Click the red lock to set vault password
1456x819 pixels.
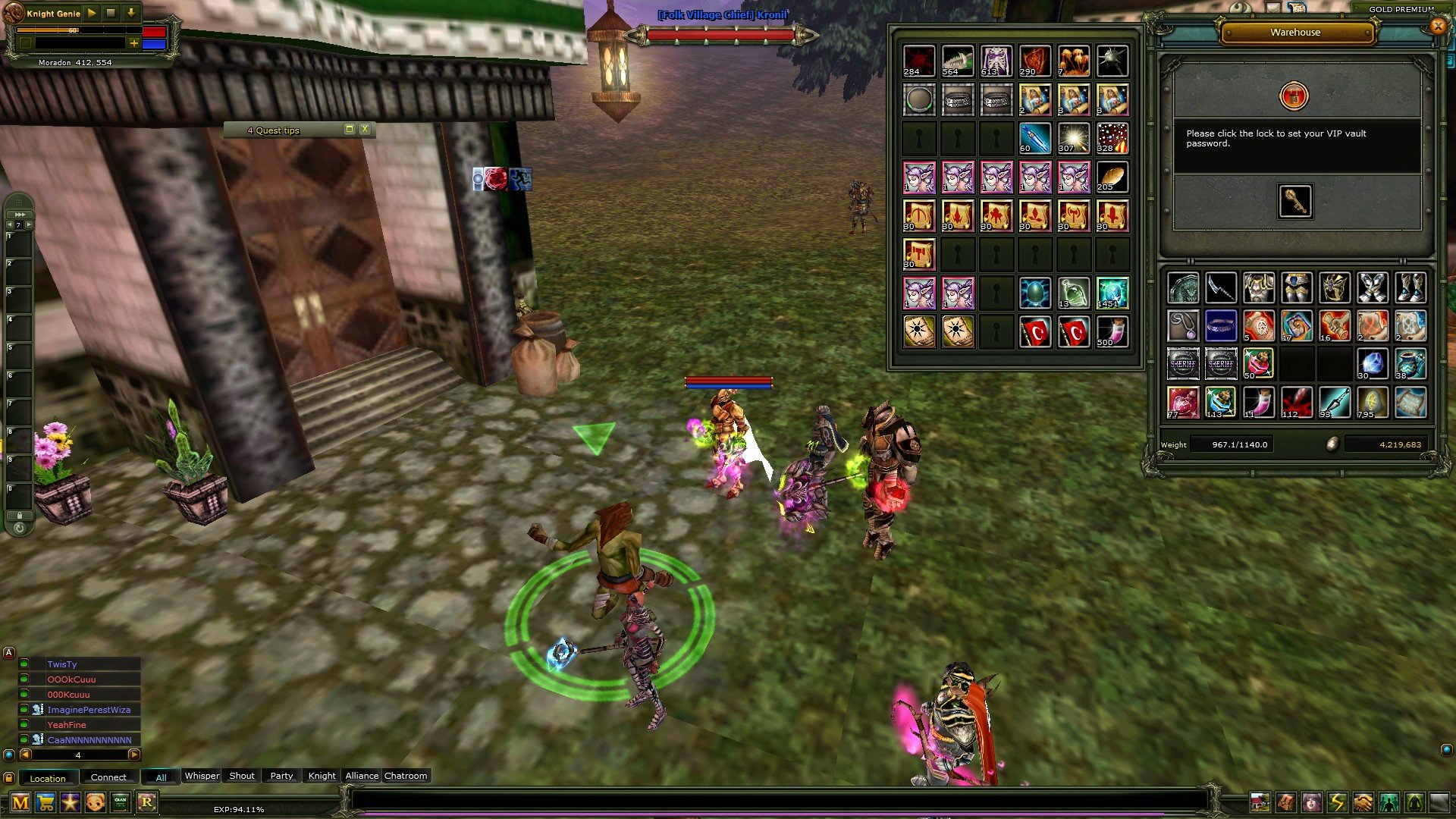coord(1294,96)
